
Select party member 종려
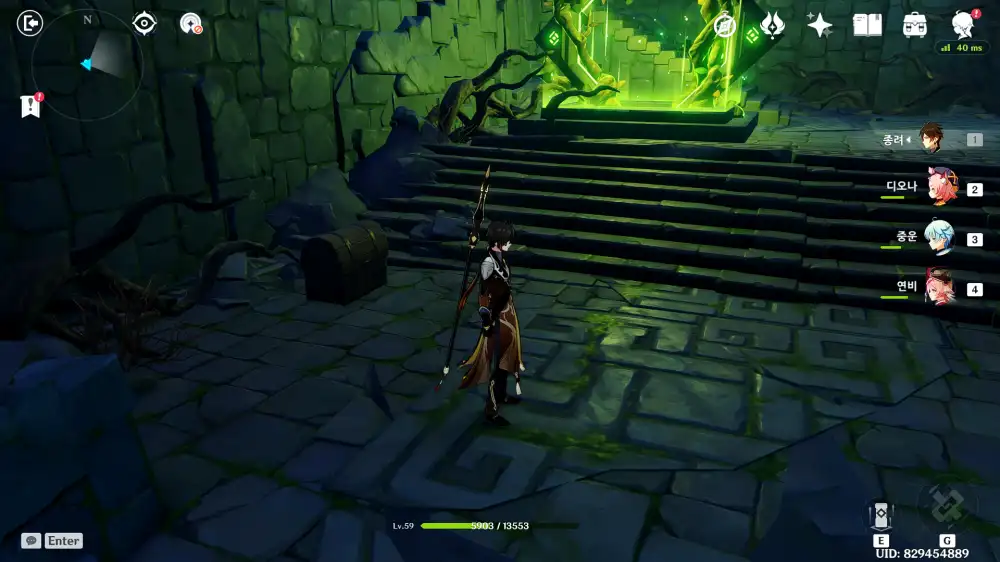tap(932, 138)
